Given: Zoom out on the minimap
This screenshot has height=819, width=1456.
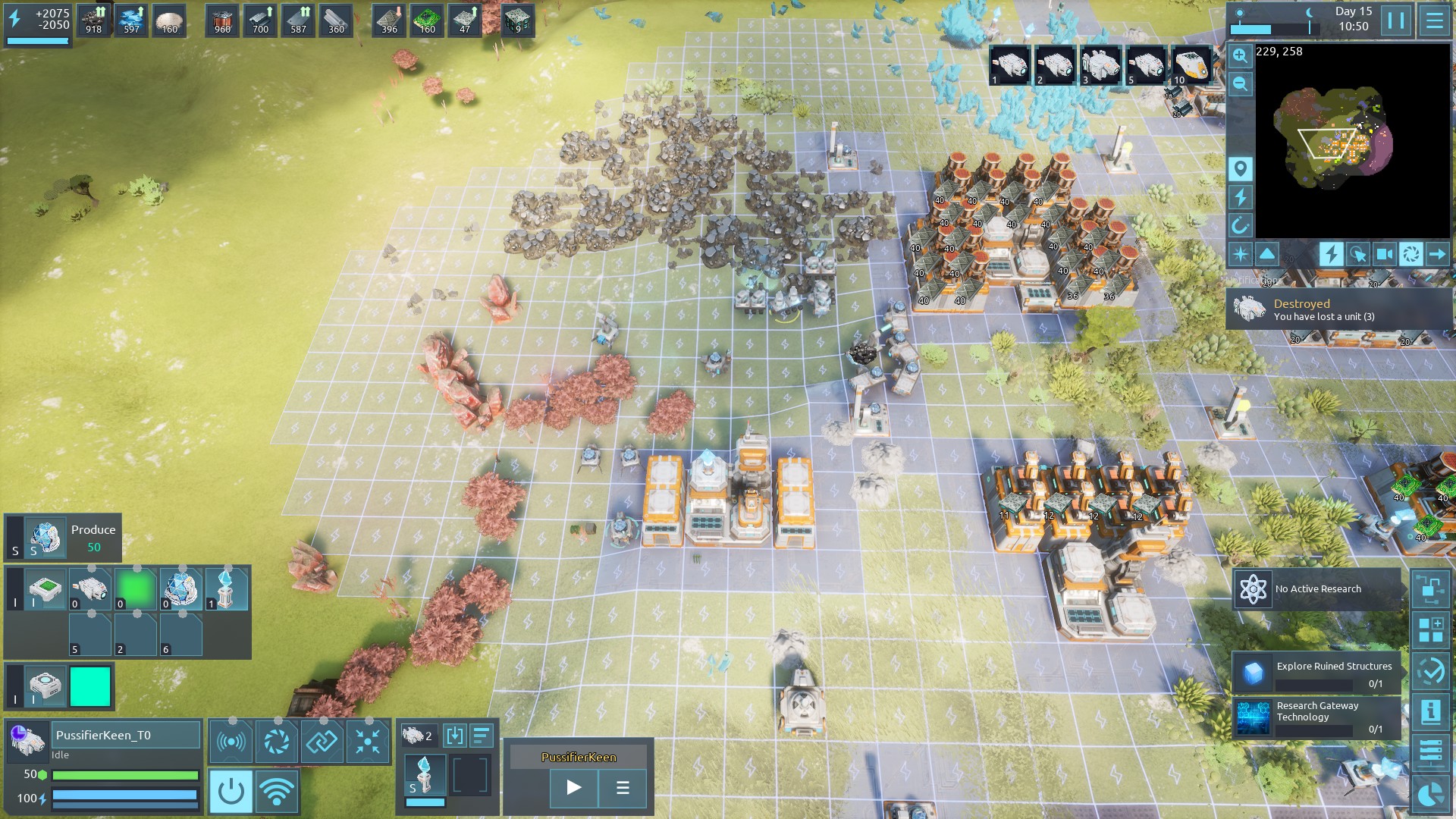Looking at the screenshot, I should pos(1240,83).
